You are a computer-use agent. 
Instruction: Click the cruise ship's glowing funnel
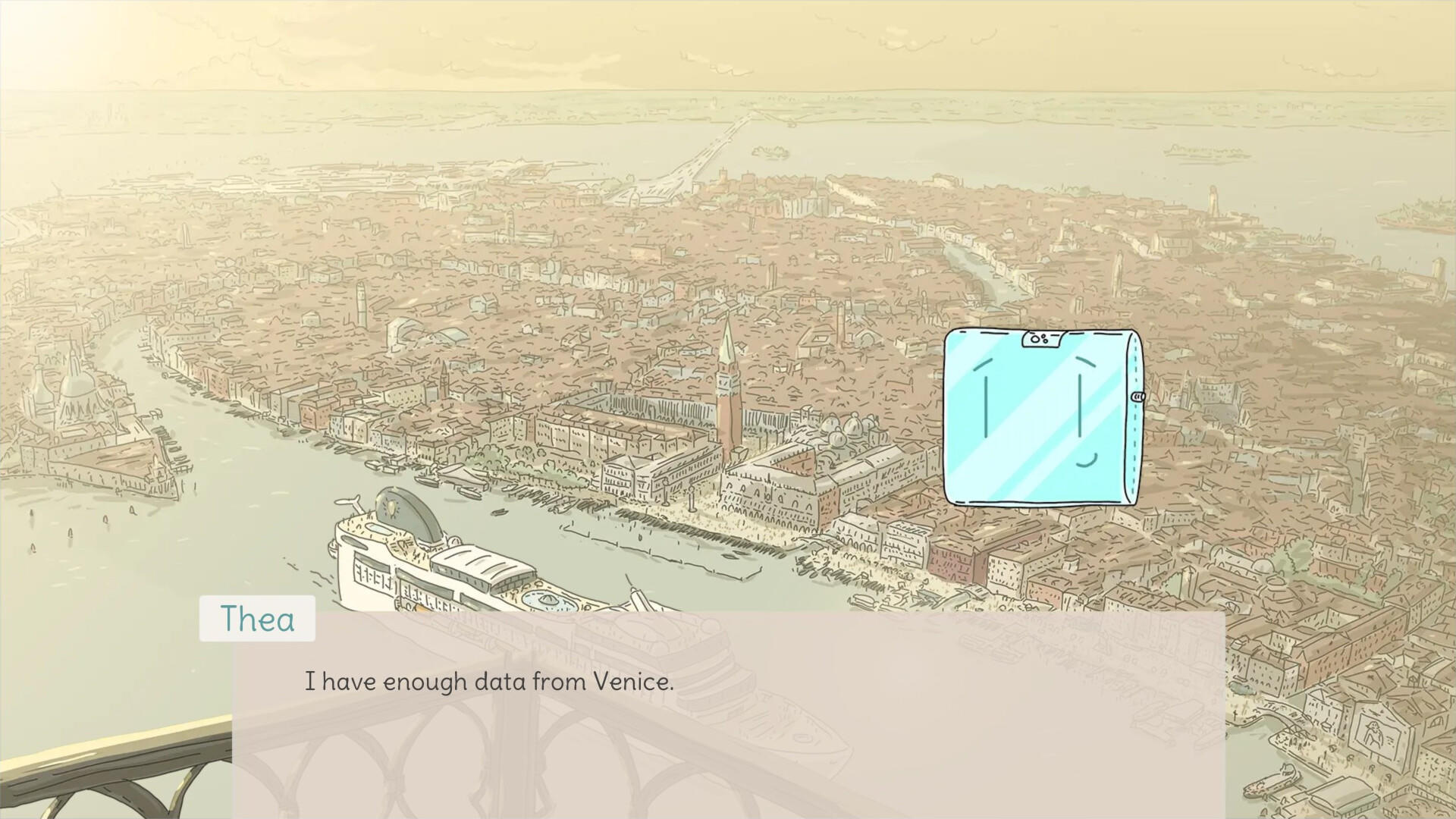click(391, 506)
